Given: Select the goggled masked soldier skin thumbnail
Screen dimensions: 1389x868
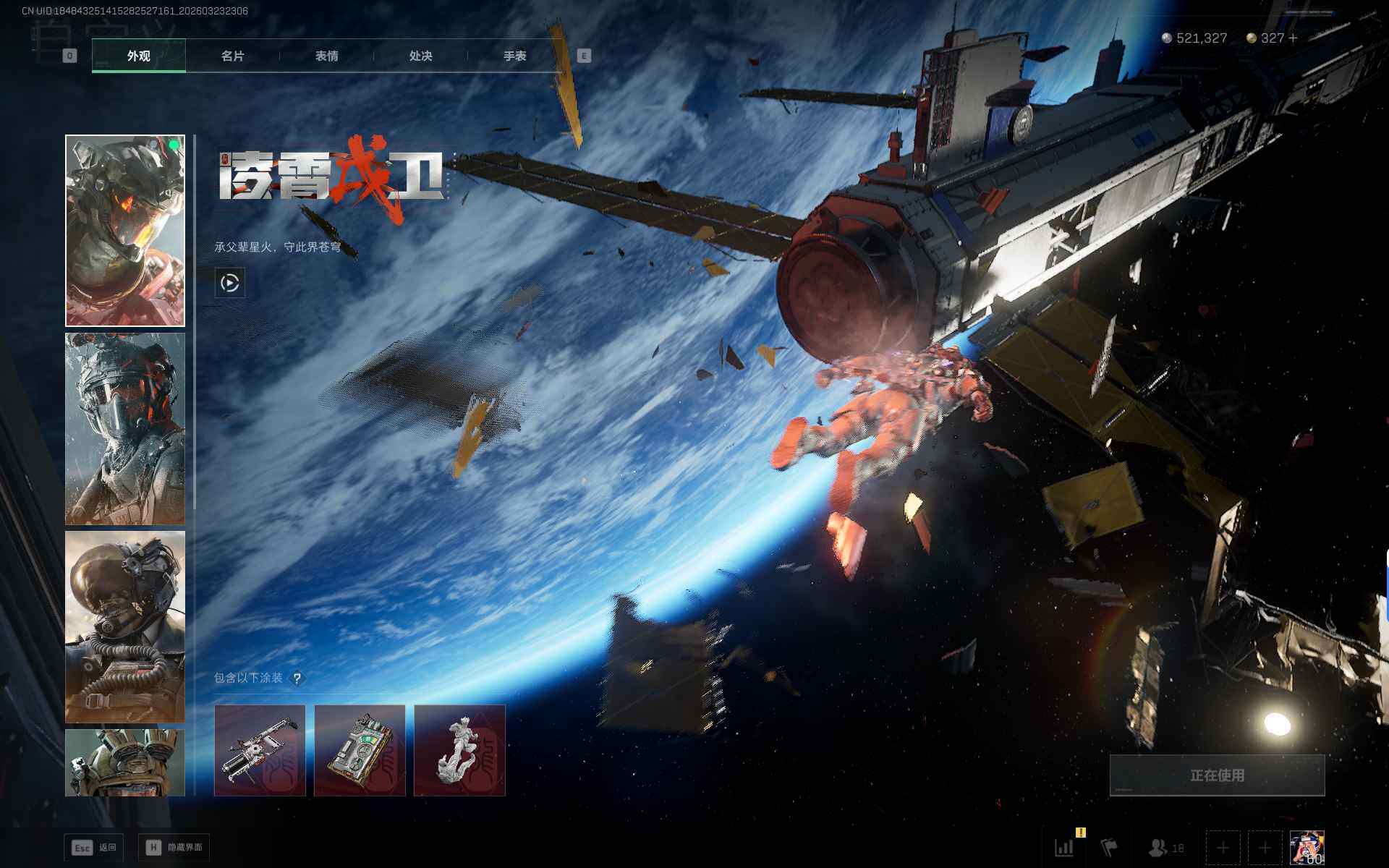Looking at the screenshot, I should (x=125, y=428).
